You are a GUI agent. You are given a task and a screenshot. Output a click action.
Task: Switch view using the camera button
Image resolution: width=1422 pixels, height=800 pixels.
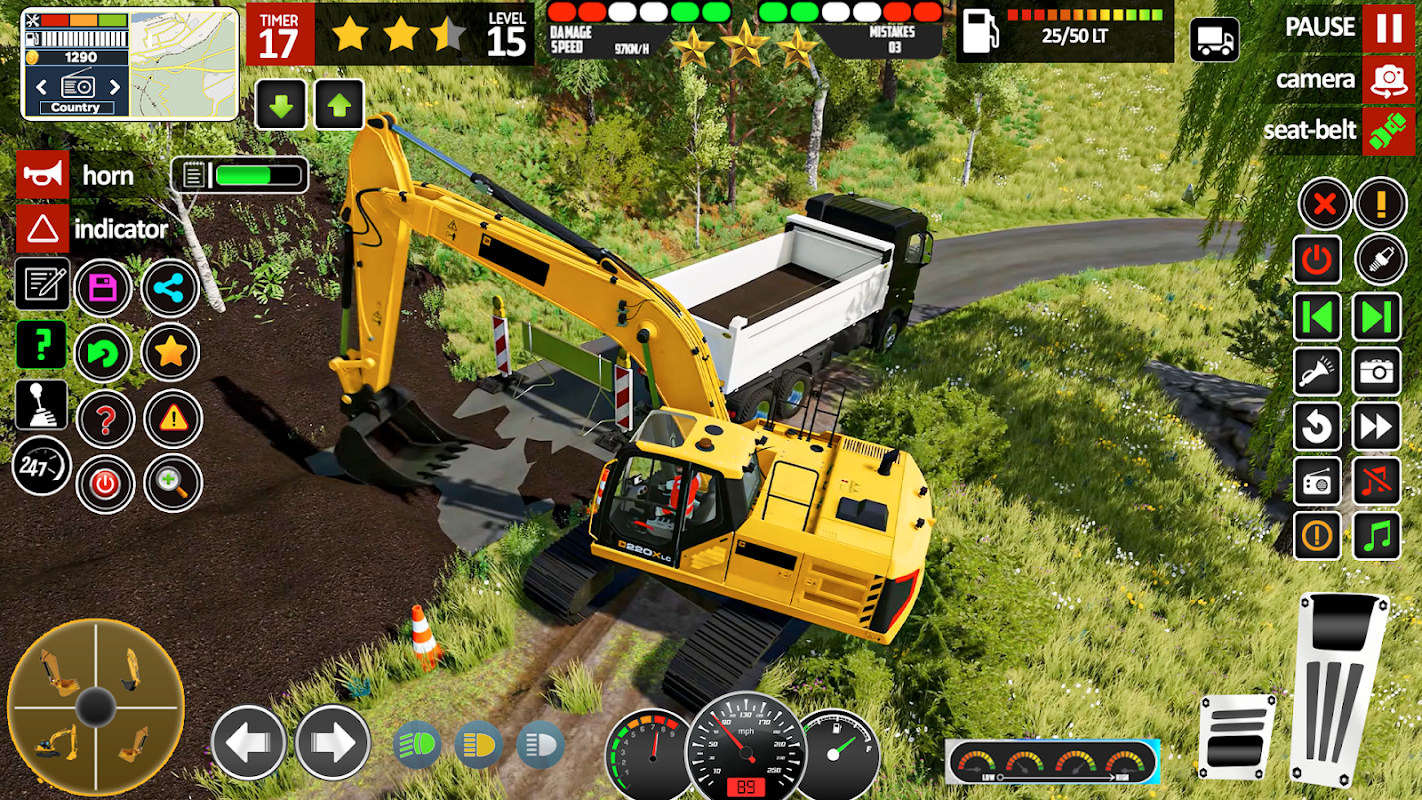1387,80
